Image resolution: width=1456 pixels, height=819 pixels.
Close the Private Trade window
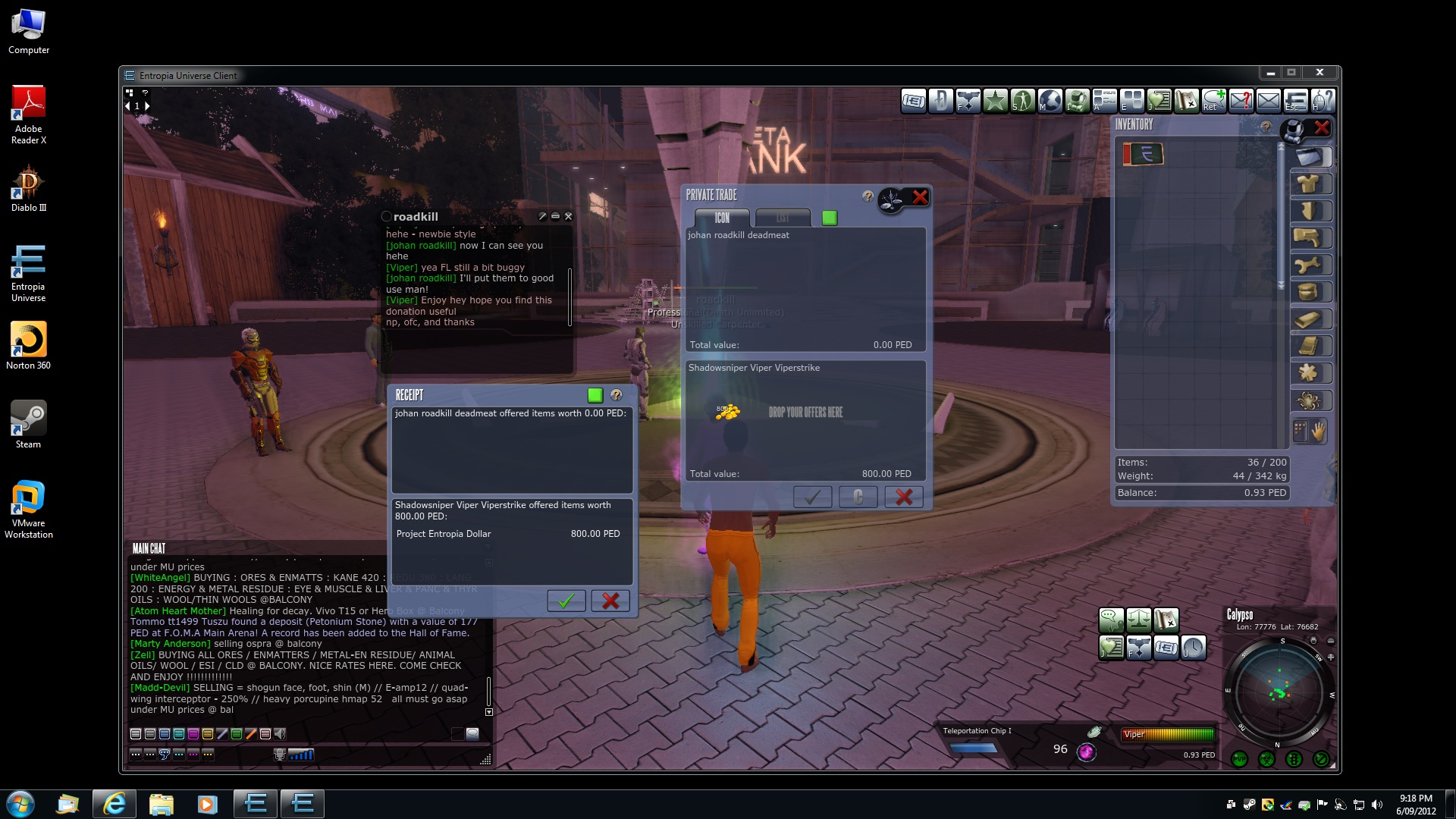point(920,197)
